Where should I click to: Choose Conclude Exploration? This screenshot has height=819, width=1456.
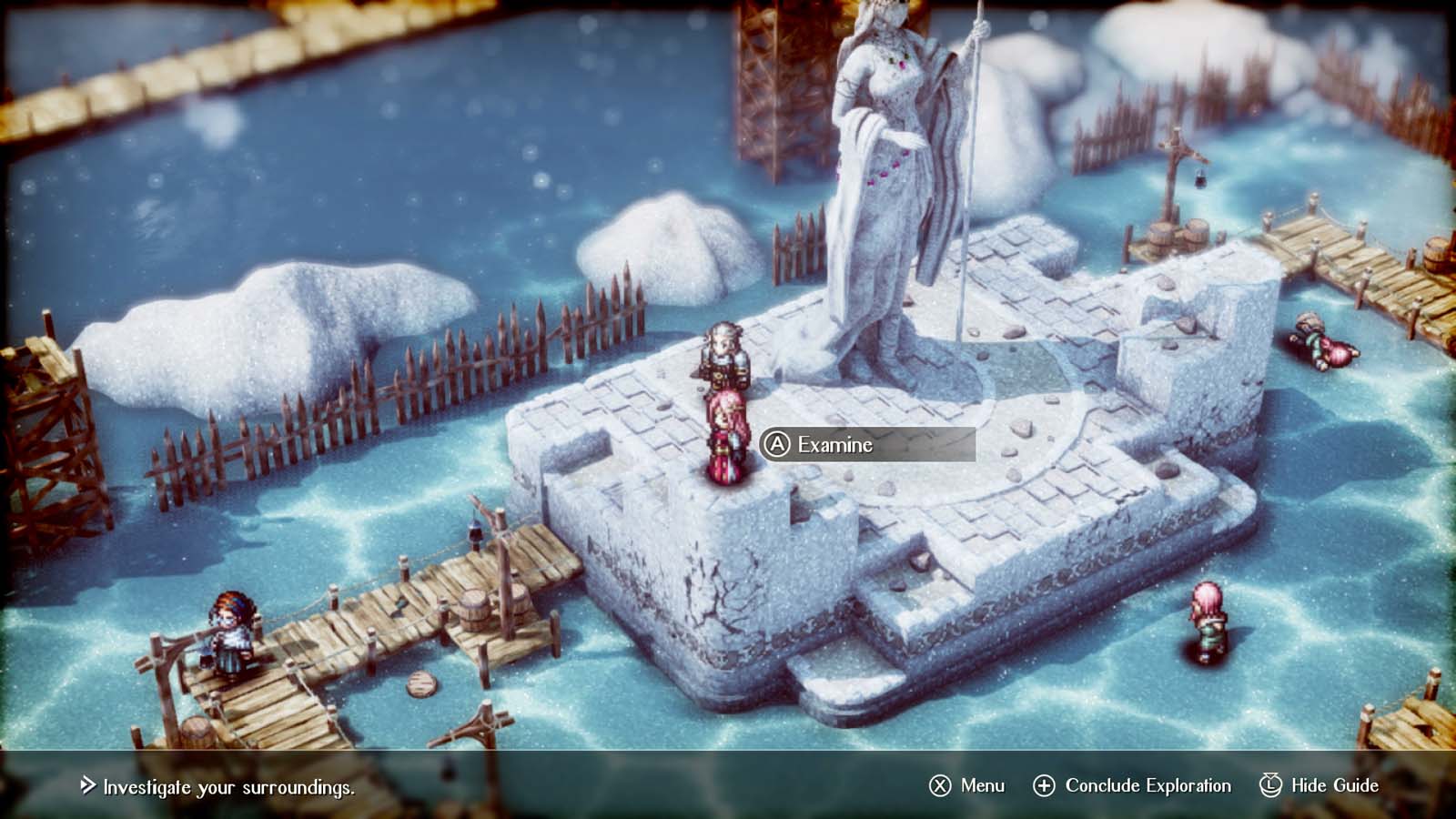[x=1132, y=785]
